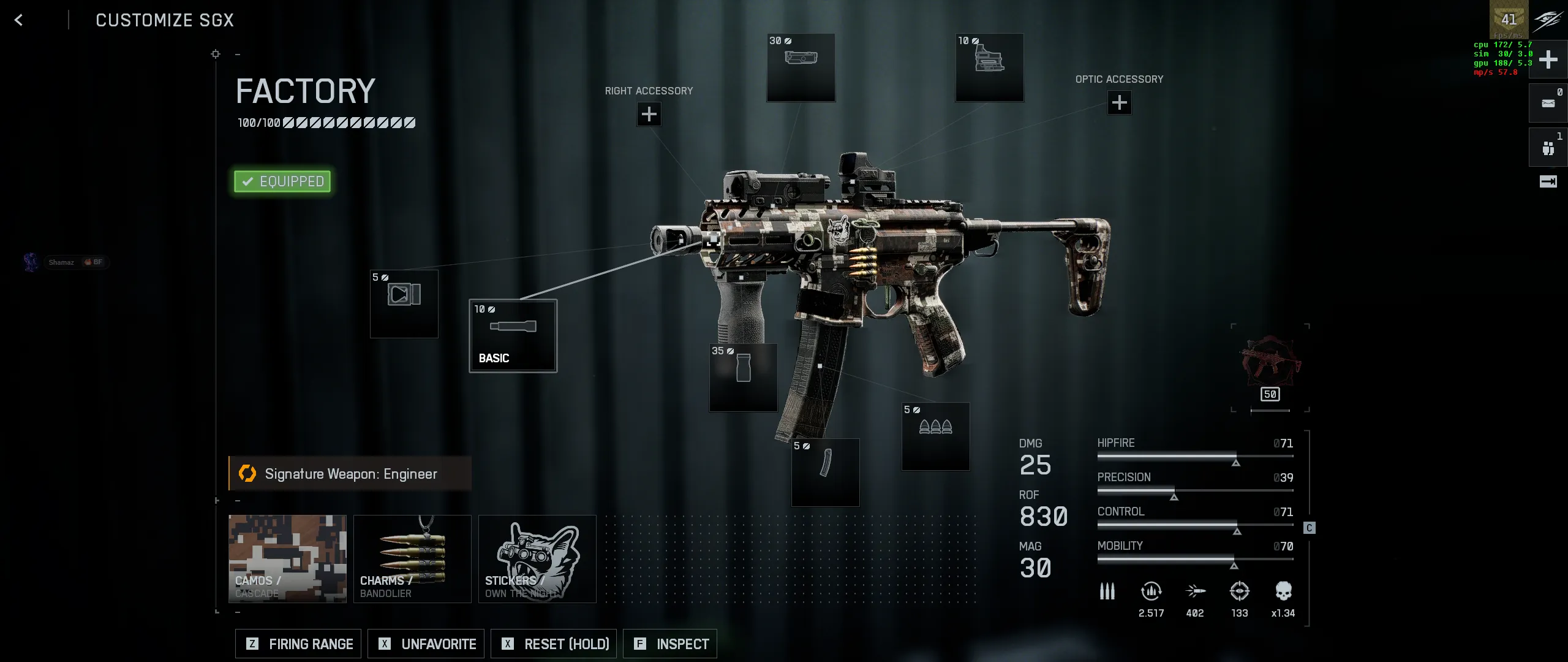Screen dimensions: 1568x662
Task: Click the back arrow to exit customization
Action: click(19, 20)
